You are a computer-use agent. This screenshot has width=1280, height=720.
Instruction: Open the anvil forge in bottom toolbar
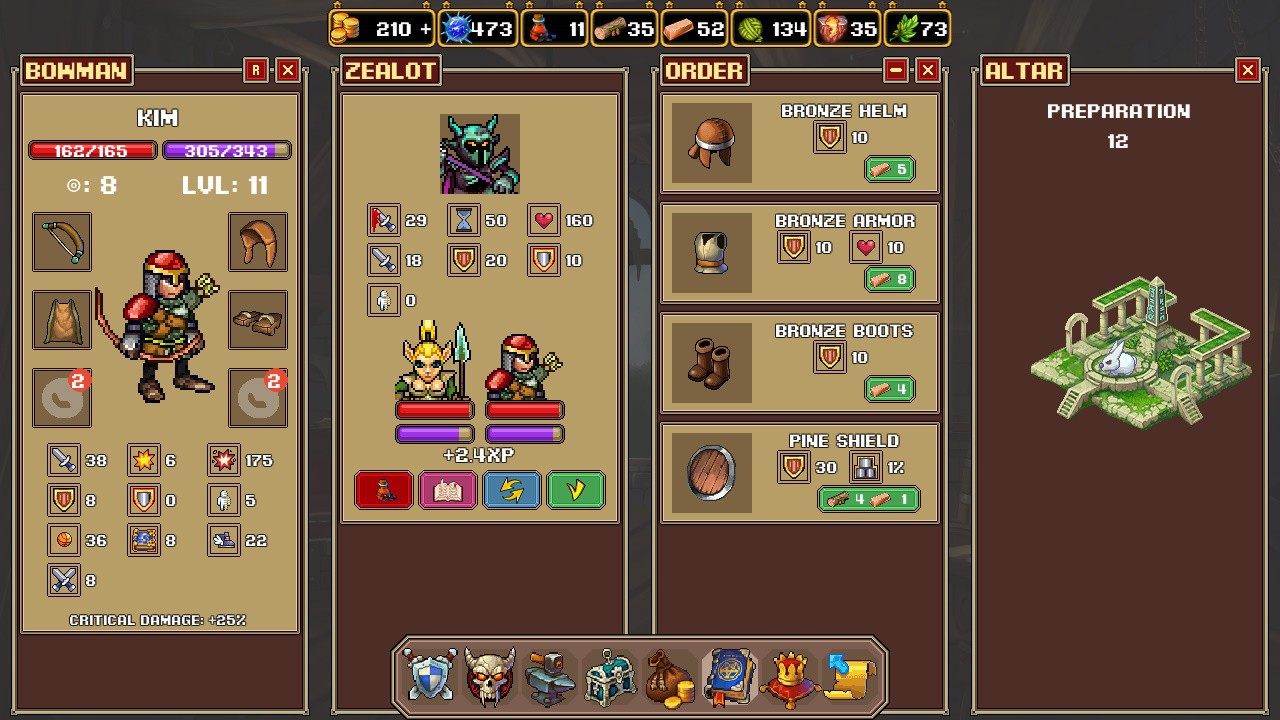(x=550, y=676)
